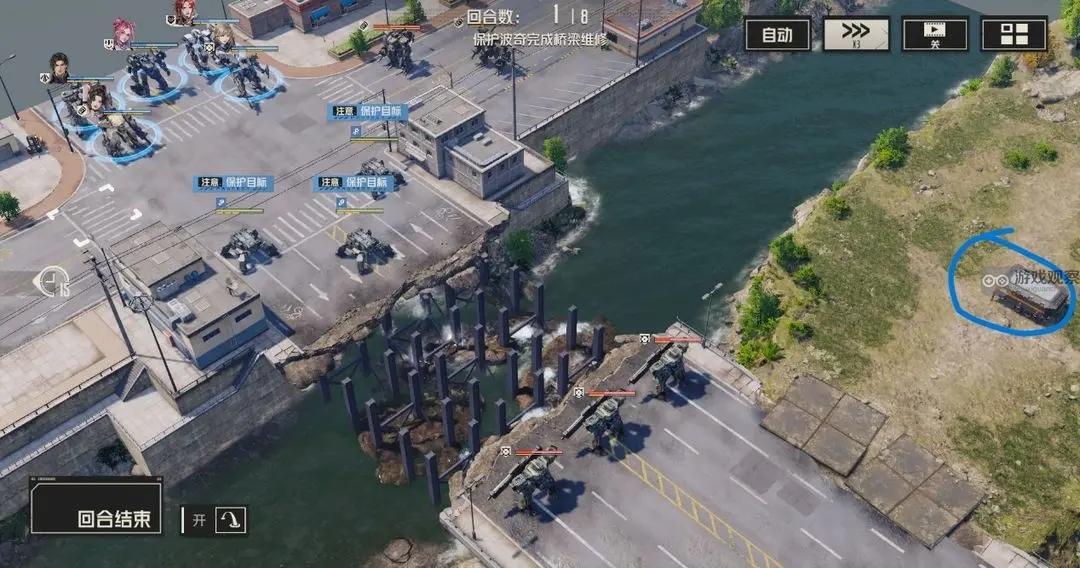Toggle the battle animation film icon
Viewport: 1080px width, 568px height.
pos(934,34)
